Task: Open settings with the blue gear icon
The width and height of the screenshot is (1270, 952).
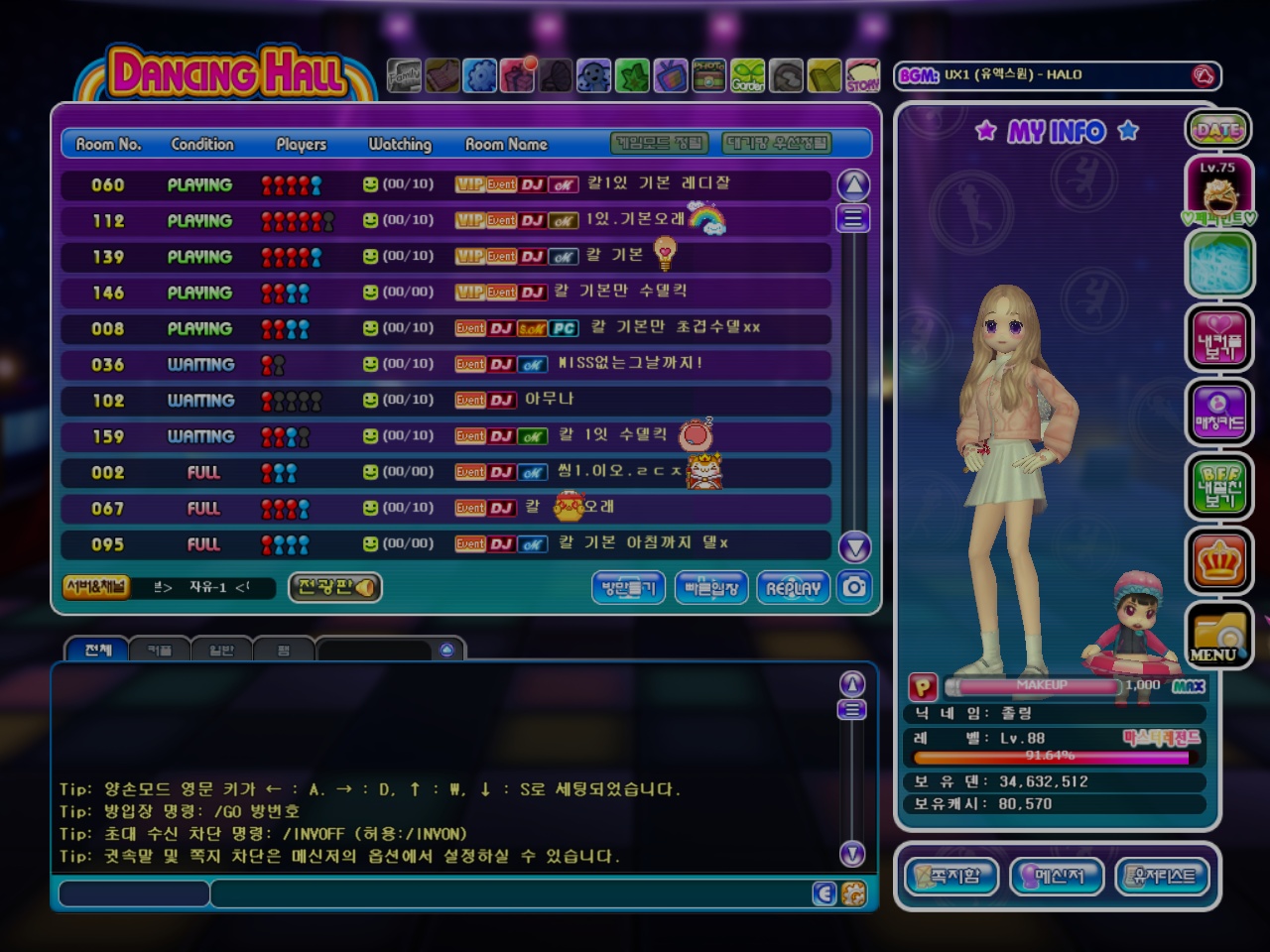Action: click(480, 75)
